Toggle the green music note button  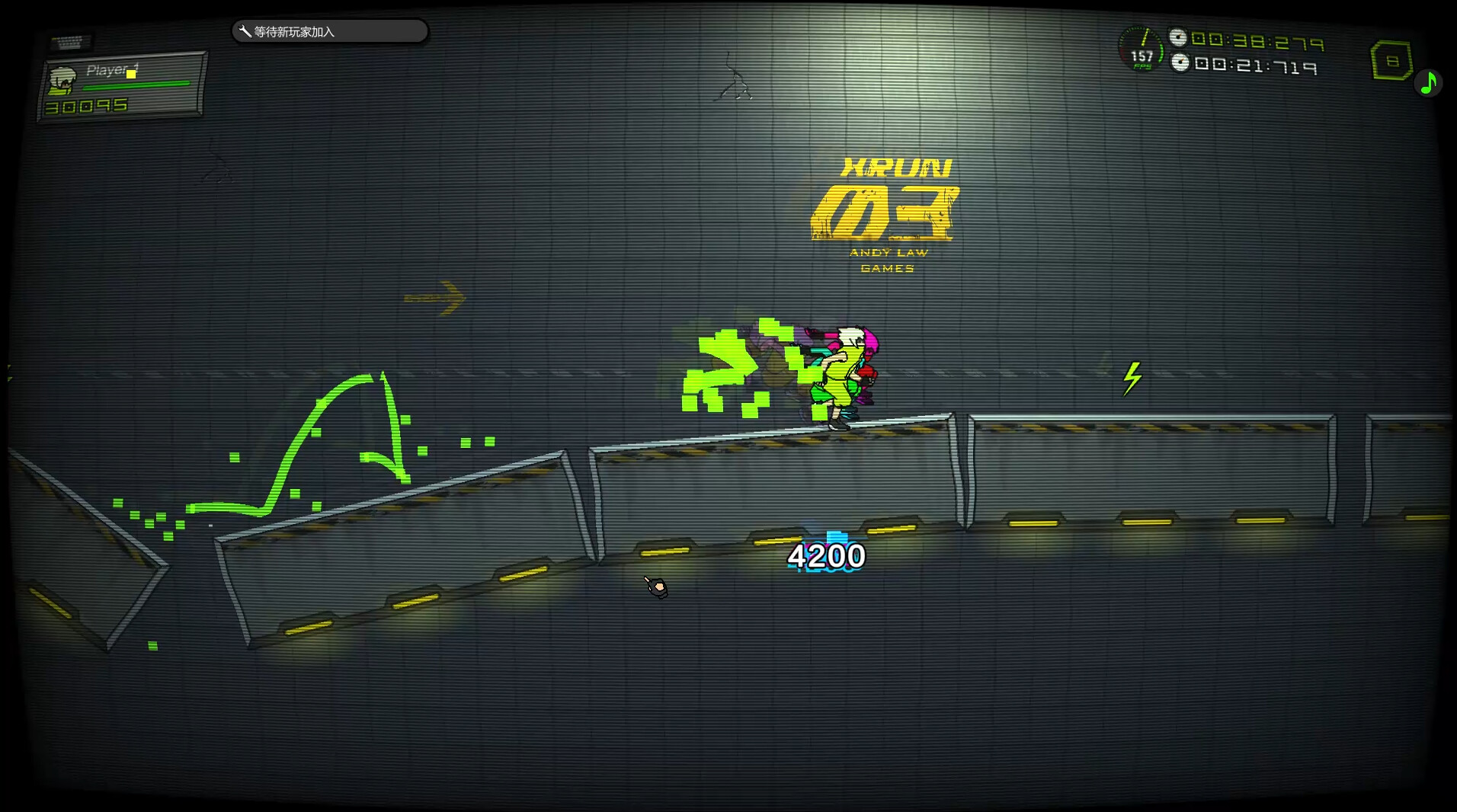click(x=1428, y=82)
